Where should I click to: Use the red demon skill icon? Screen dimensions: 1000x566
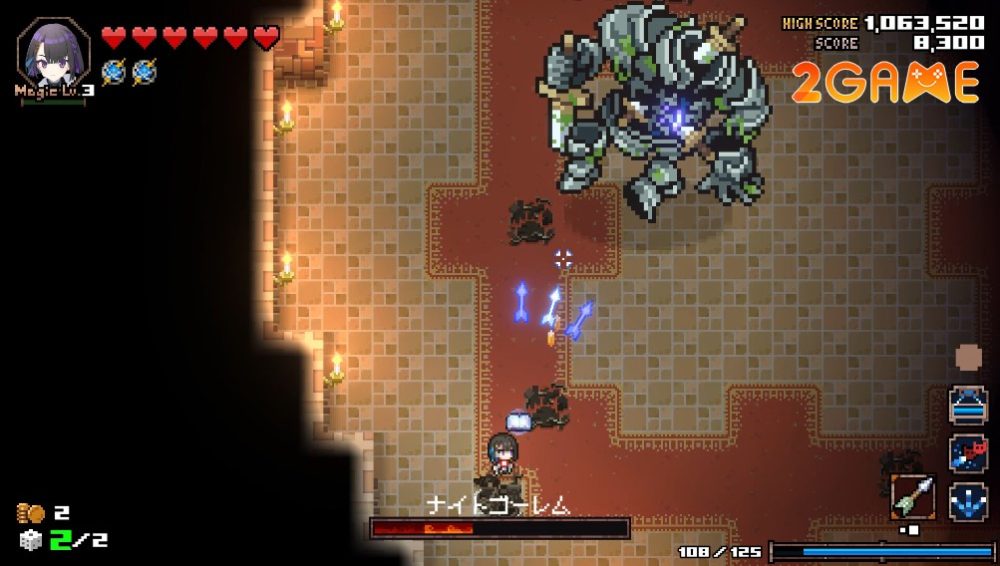coord(967,453)
